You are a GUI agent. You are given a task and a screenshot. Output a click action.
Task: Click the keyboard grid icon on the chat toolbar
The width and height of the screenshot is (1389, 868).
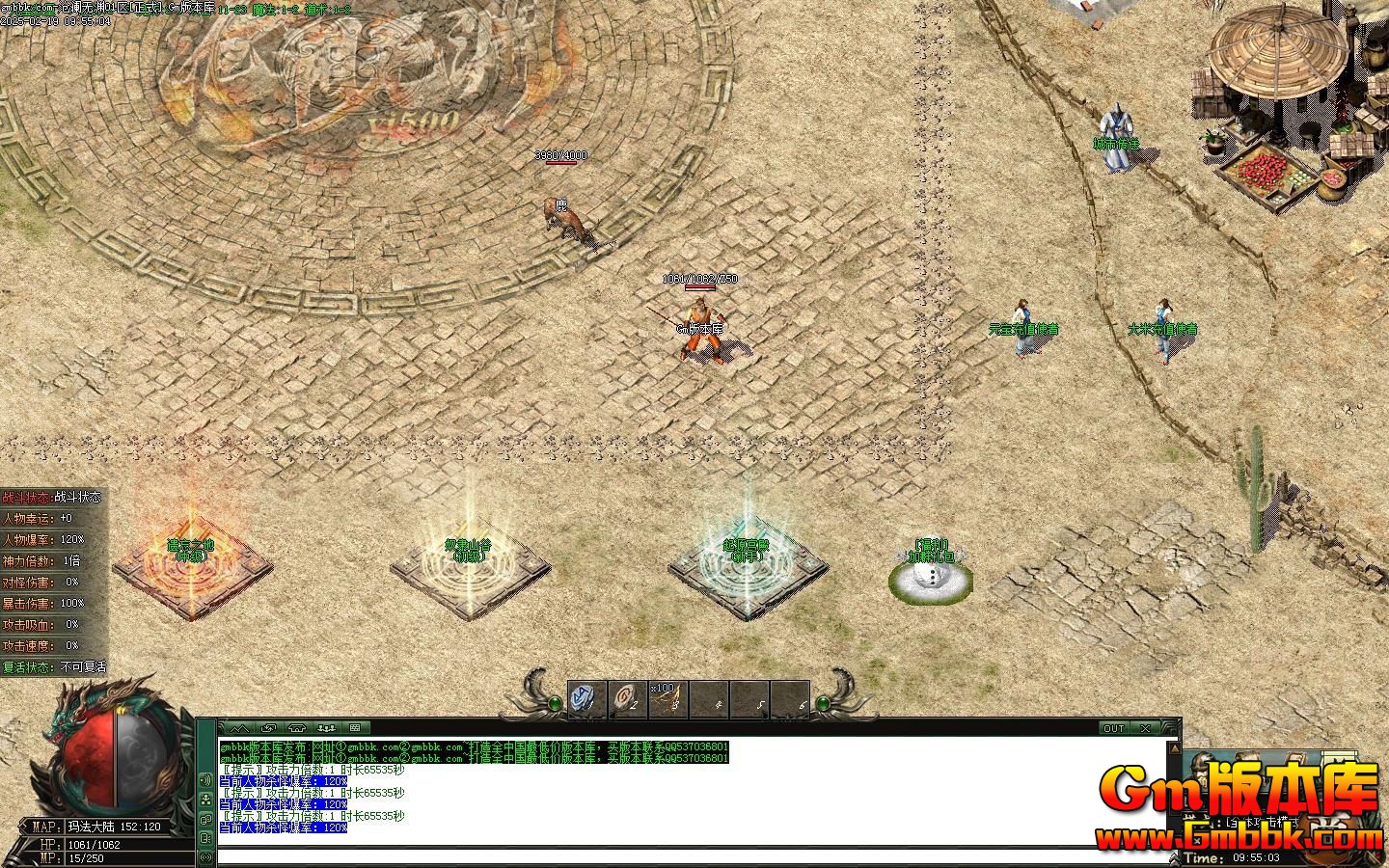click(x=354, y=728)
